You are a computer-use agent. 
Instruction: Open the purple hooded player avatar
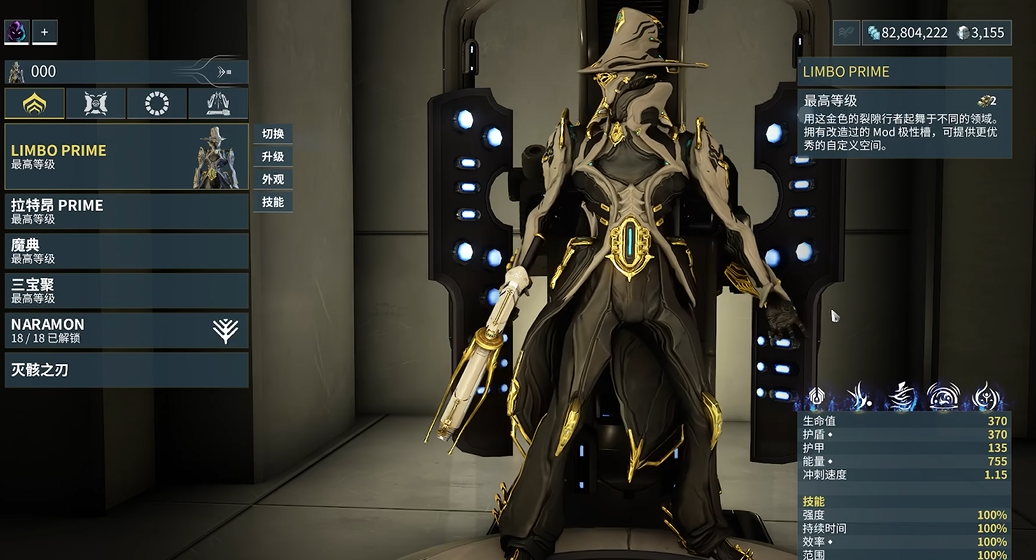17,32
